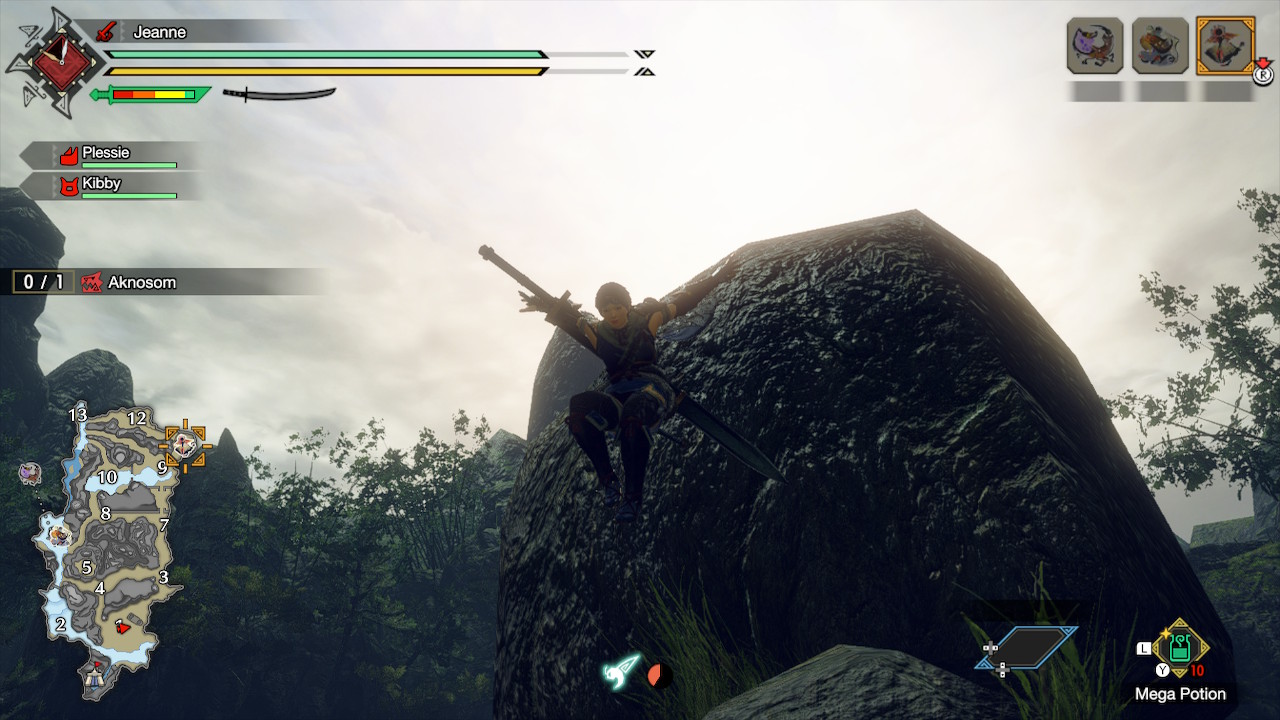The width and height of the screenshot is (1280, 720).
Task: Choose the purple monster icon
Action: (1094, 45)
